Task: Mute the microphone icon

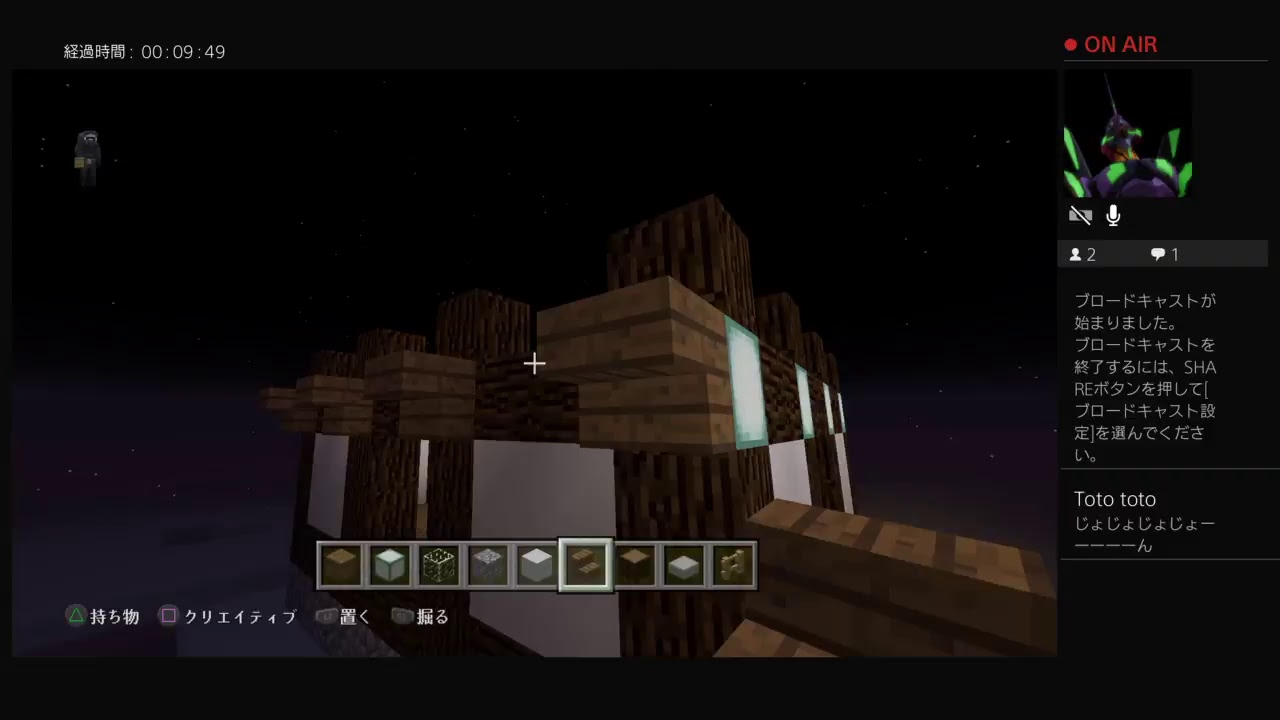Action: (1113, 215)
